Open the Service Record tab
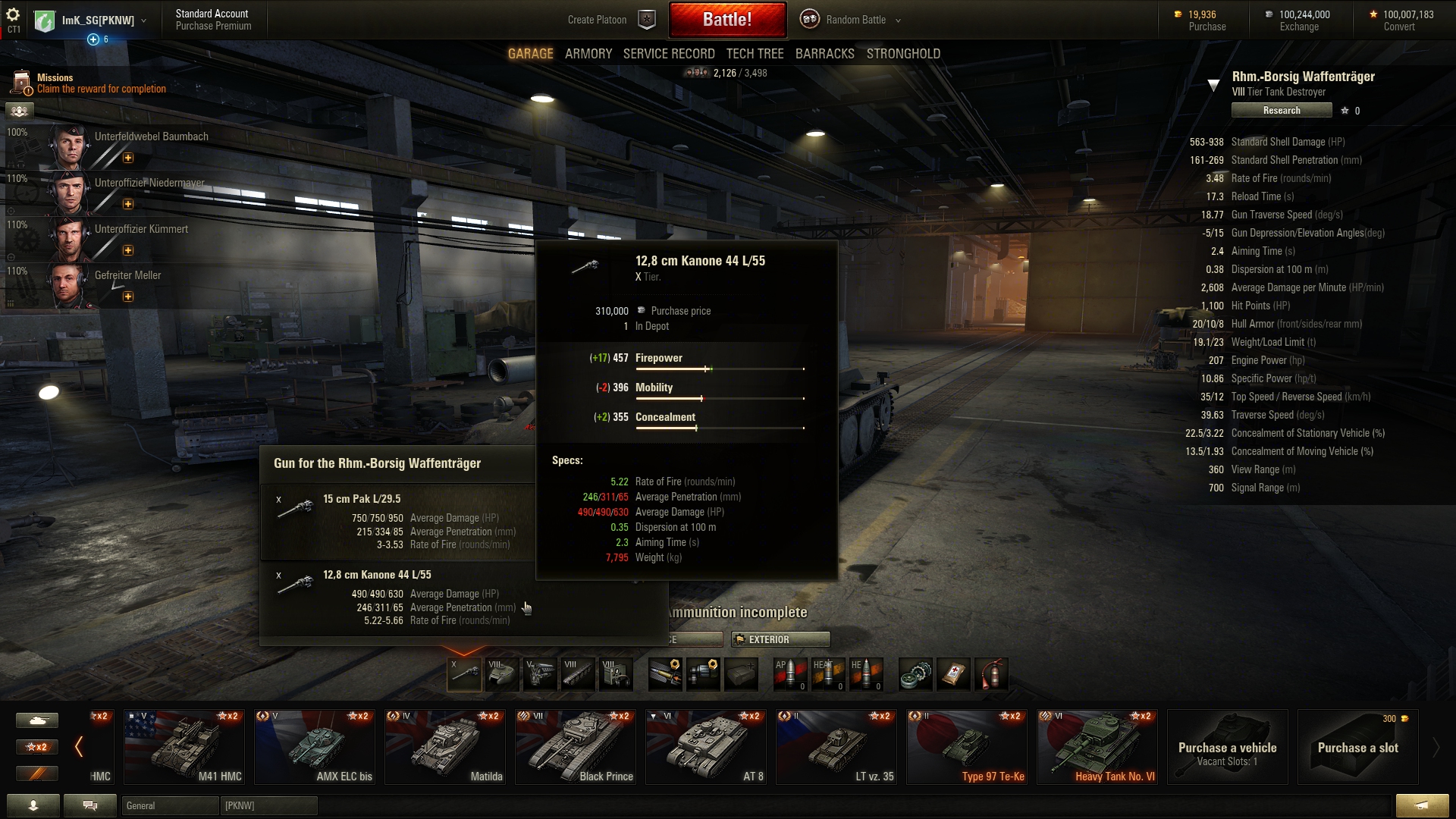The height and width of the screenshot is (819, 1456). [x=668, y=54]
